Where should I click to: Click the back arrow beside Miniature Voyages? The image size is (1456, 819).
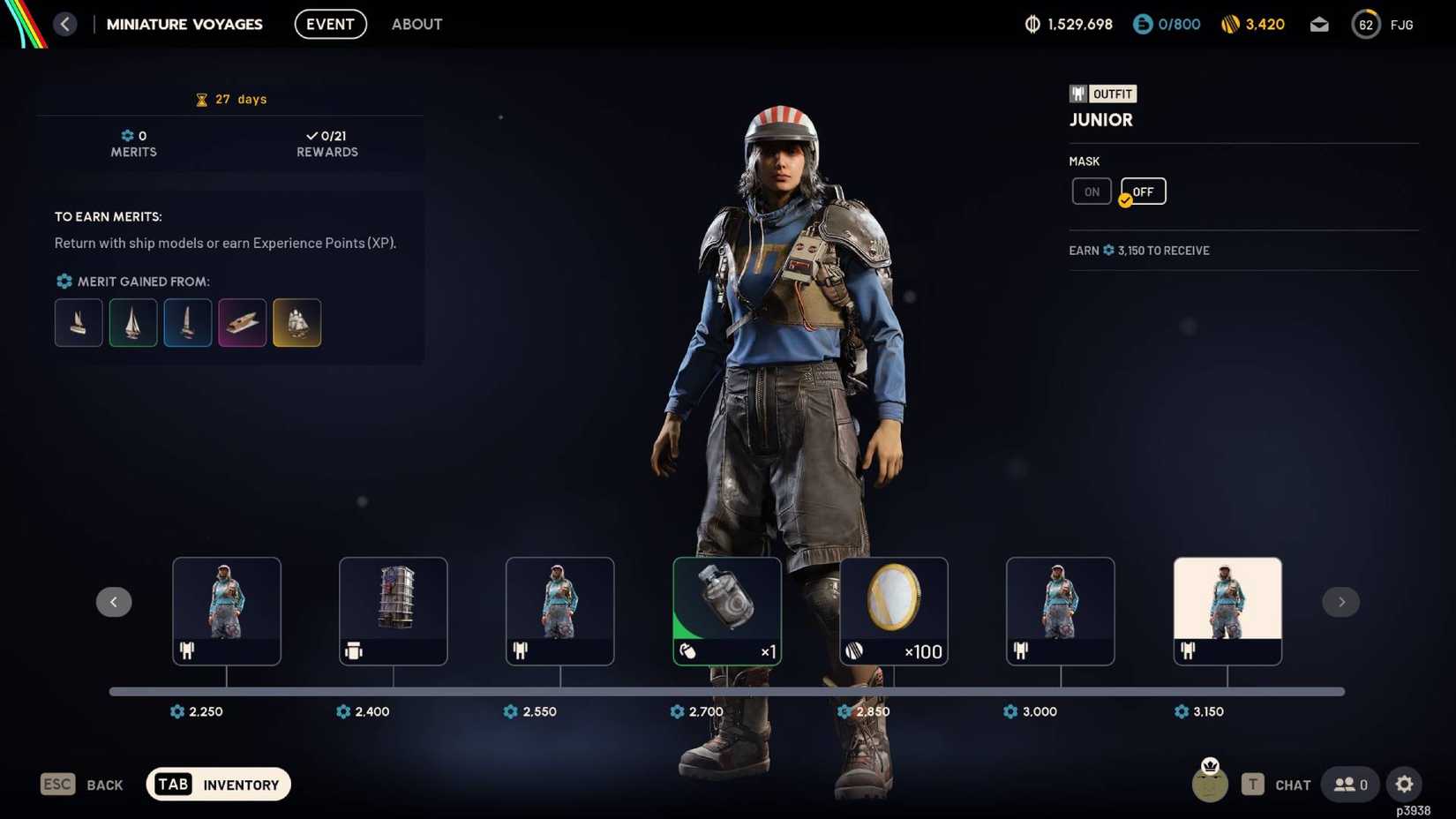pyautogui.click(x=64, y=24)
